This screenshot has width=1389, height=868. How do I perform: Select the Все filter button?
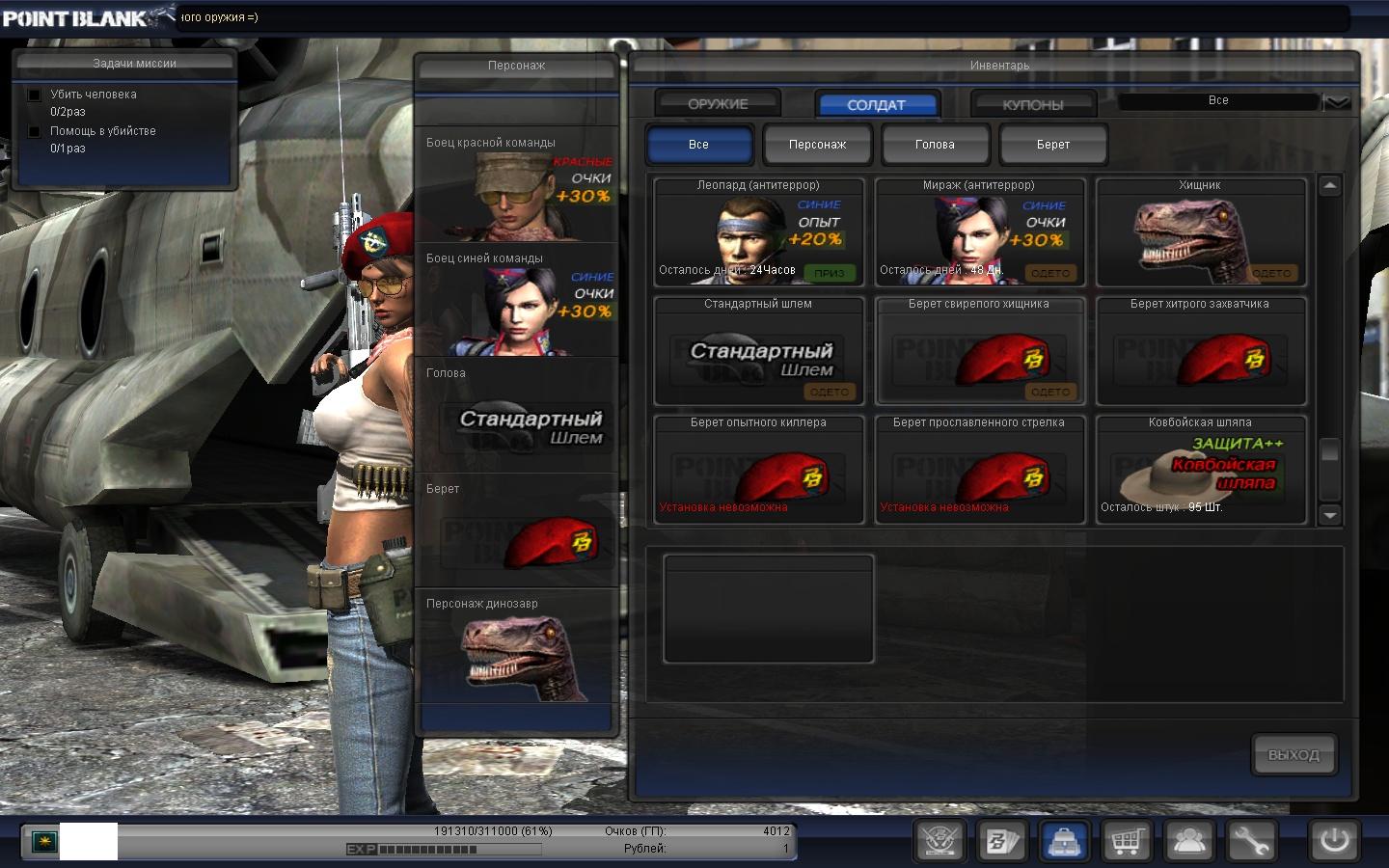698,145
